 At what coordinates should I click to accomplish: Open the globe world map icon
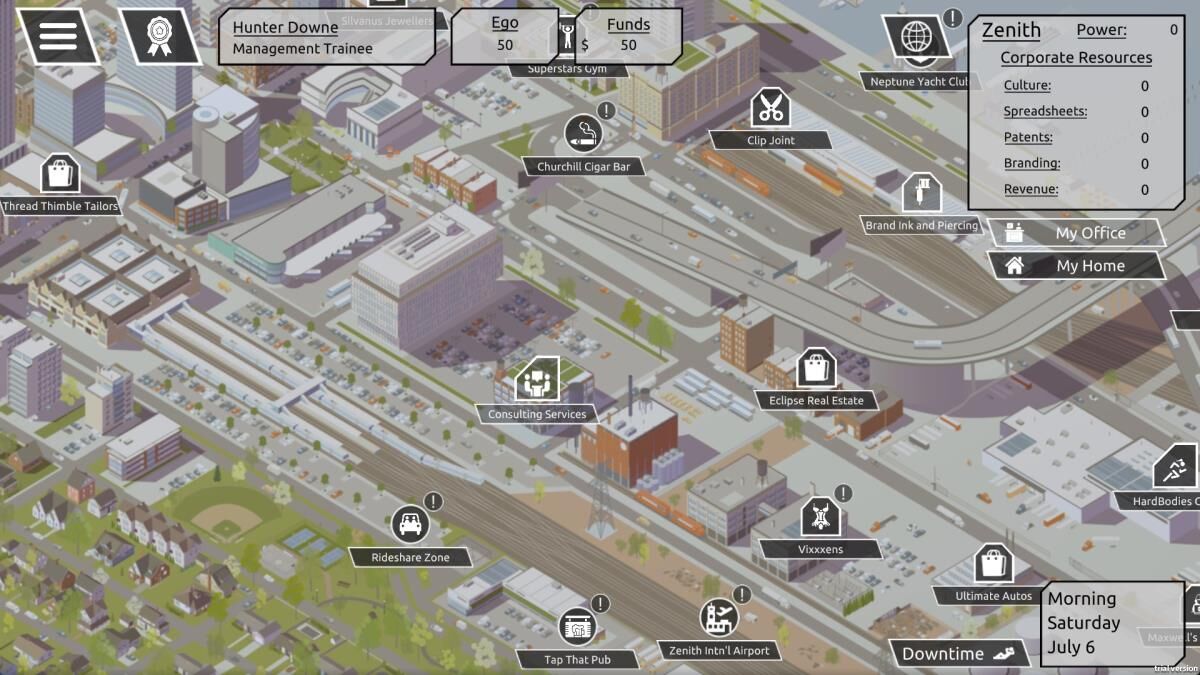coord(915,37)
